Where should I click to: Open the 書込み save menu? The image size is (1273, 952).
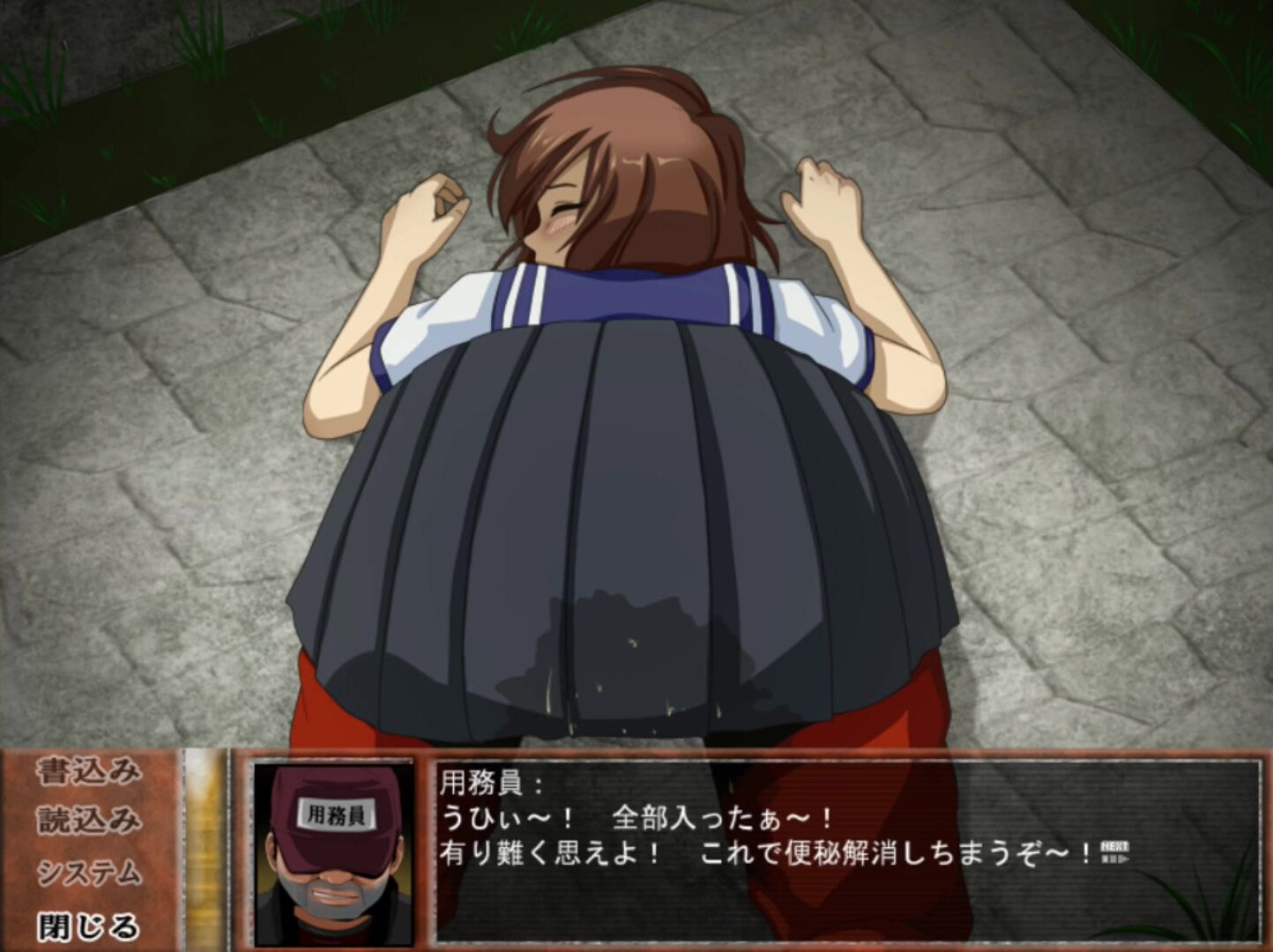pyautogui.click(x=88, y=772)
